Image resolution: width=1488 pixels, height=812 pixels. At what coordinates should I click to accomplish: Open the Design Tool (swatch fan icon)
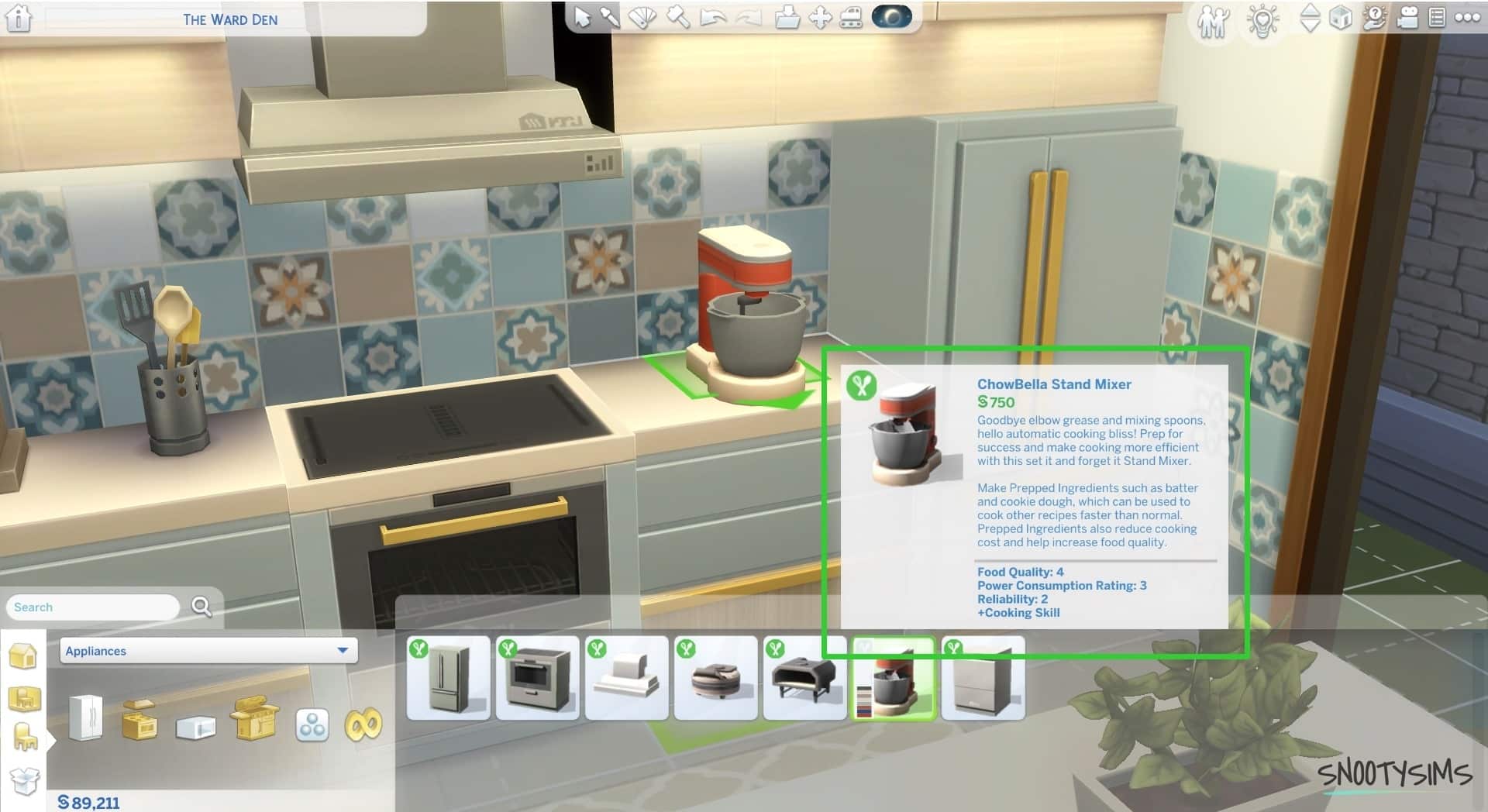click(x=642, y=17)
